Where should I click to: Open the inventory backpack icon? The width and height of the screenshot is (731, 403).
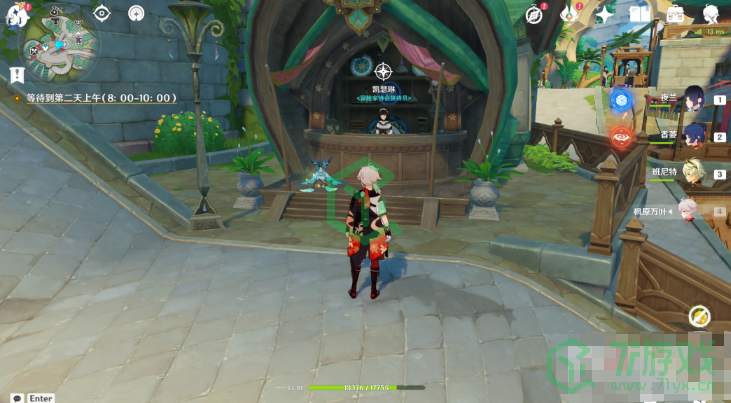point(675,14)
